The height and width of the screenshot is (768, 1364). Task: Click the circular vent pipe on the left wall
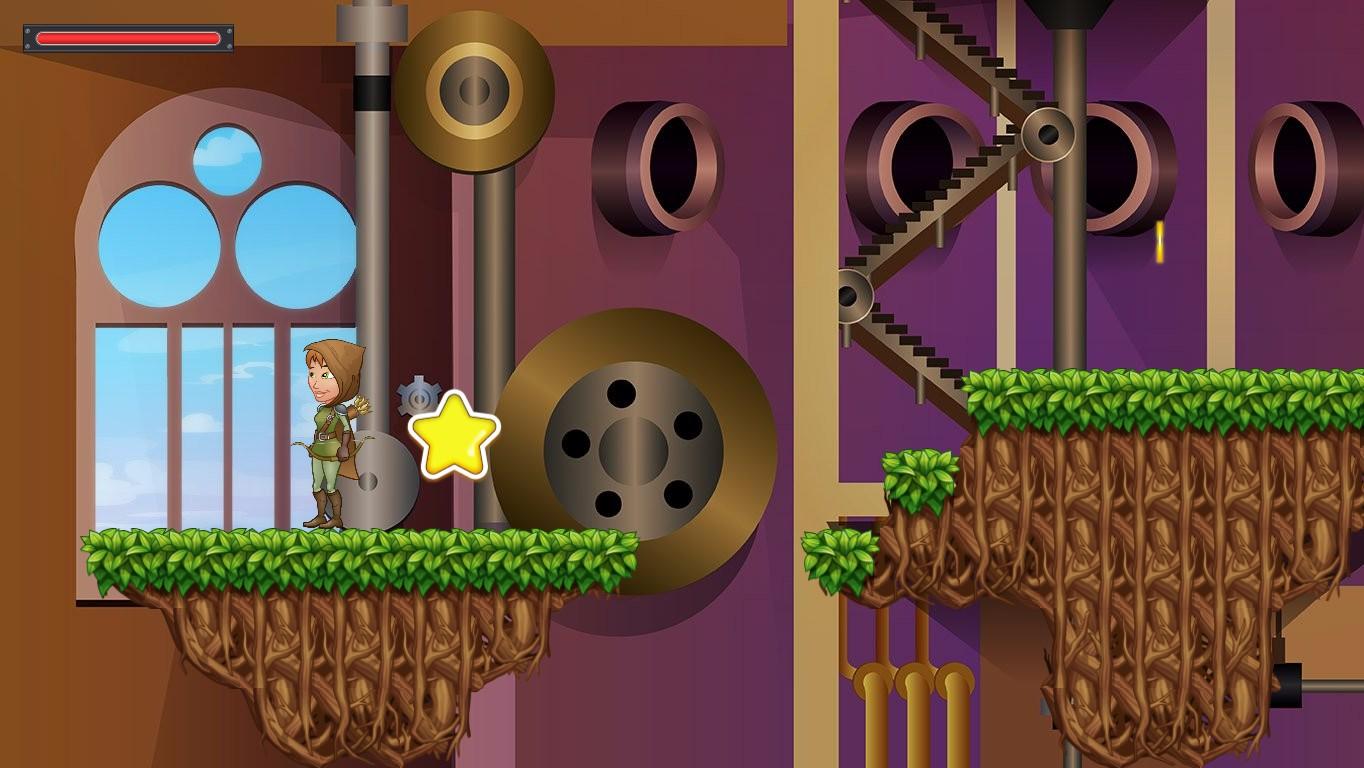click(x=660, y=165)
